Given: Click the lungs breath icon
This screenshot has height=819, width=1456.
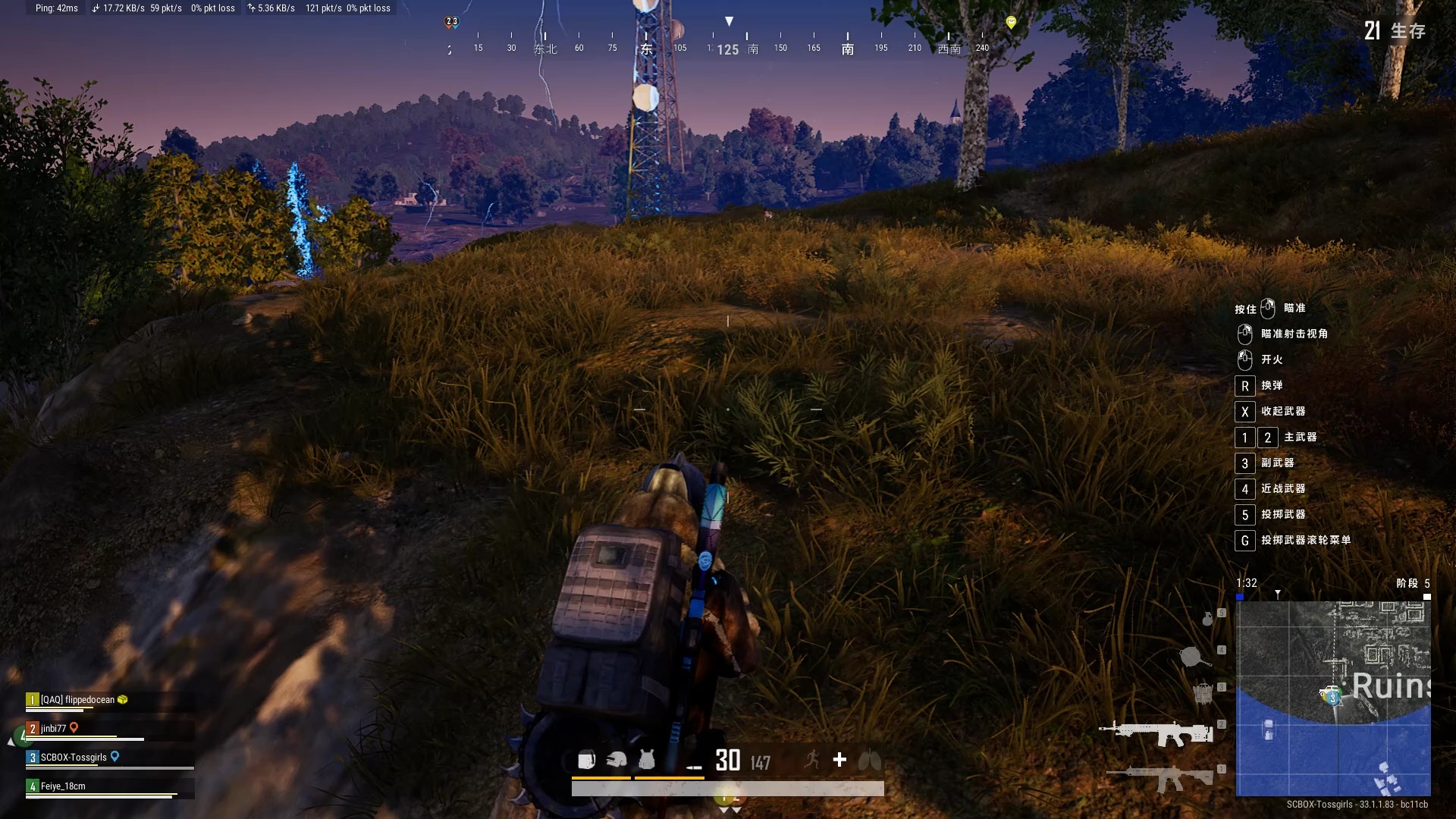Looking at the screenshot, I should coord(869,760).
